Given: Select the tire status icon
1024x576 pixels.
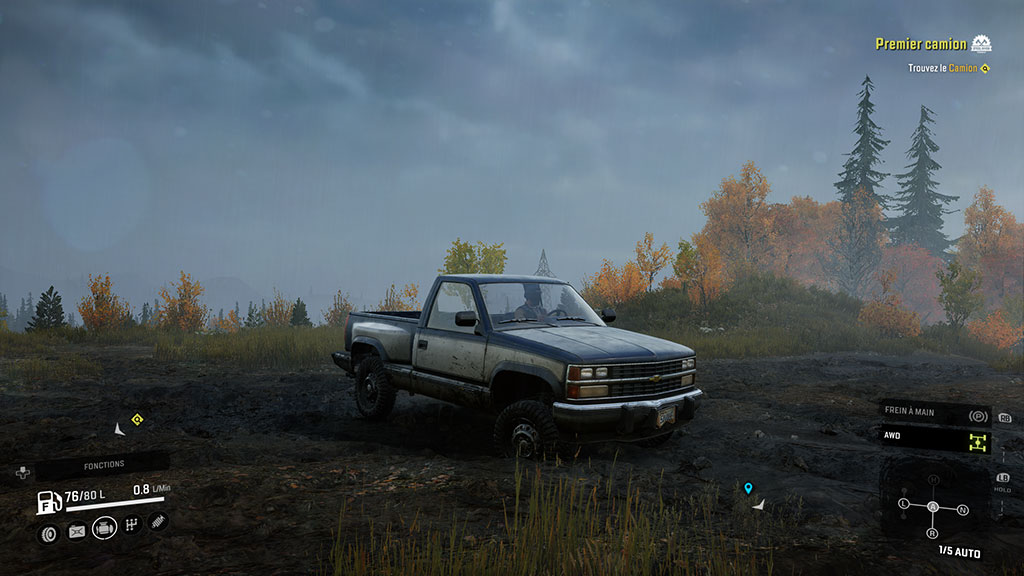Looking at the screenshot, I should (47, 534).
